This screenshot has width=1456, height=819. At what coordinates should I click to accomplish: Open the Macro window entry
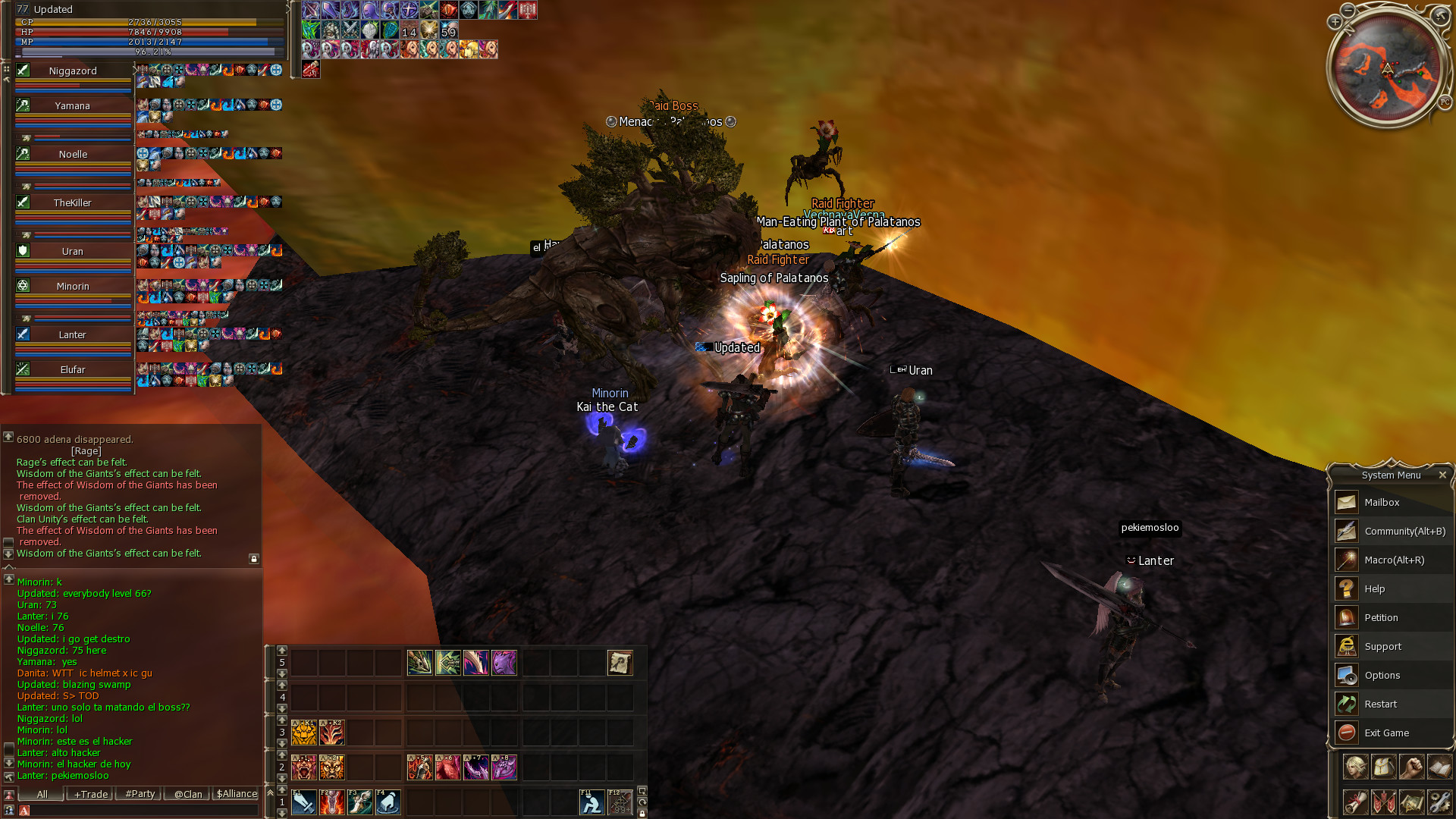[x=1394, y=560]
